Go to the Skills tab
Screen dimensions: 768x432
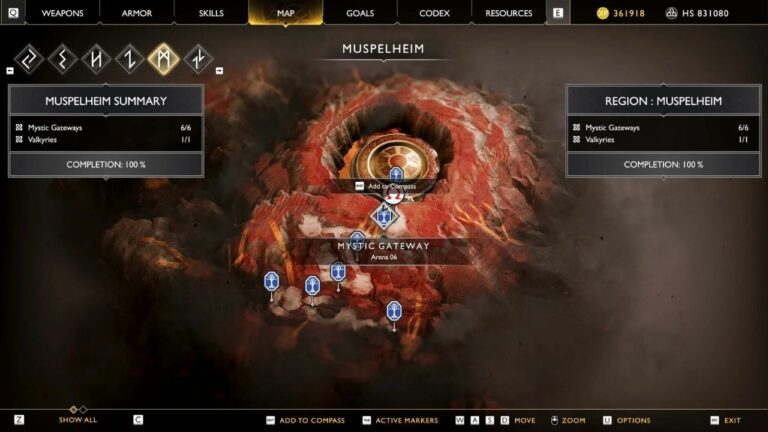[210, 13]
